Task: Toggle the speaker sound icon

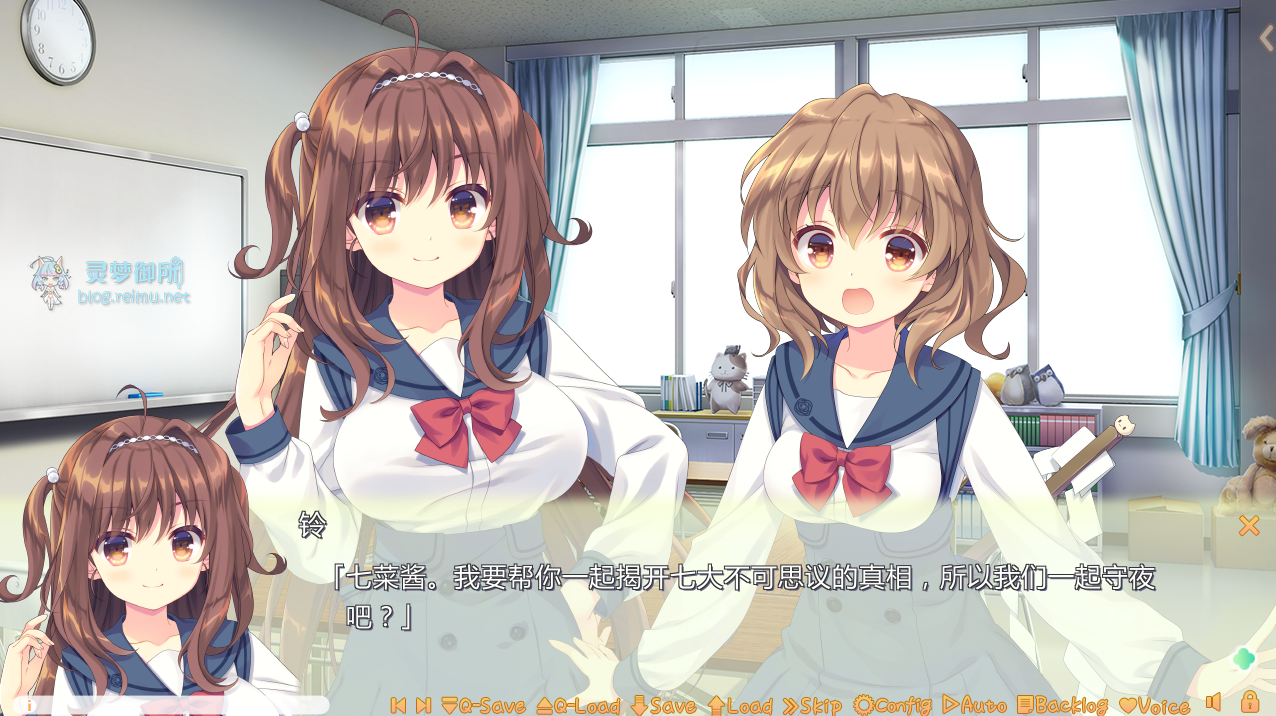Action: click(x=1214, y=702)
